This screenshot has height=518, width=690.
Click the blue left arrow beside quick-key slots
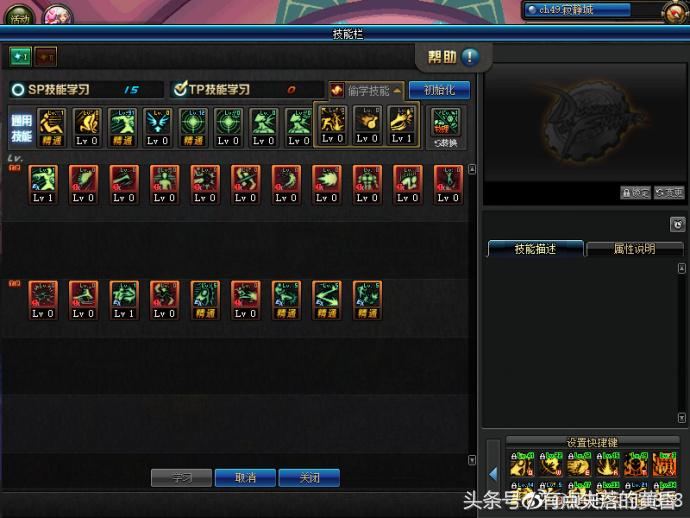pyautogui.click(x=493, y=473)
